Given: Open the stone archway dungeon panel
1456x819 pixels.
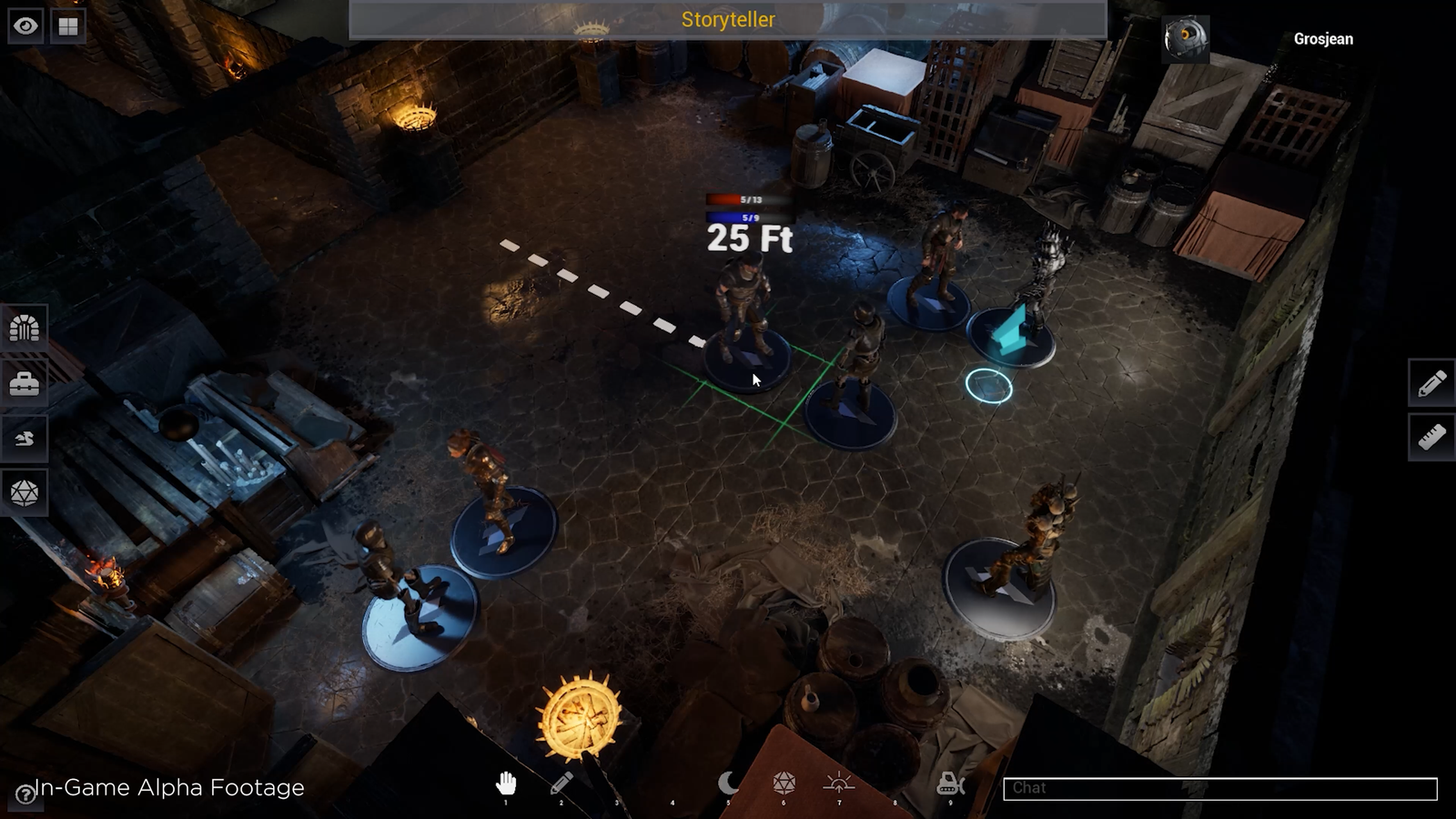Looking at the screenshot, I should coord(25,328).
